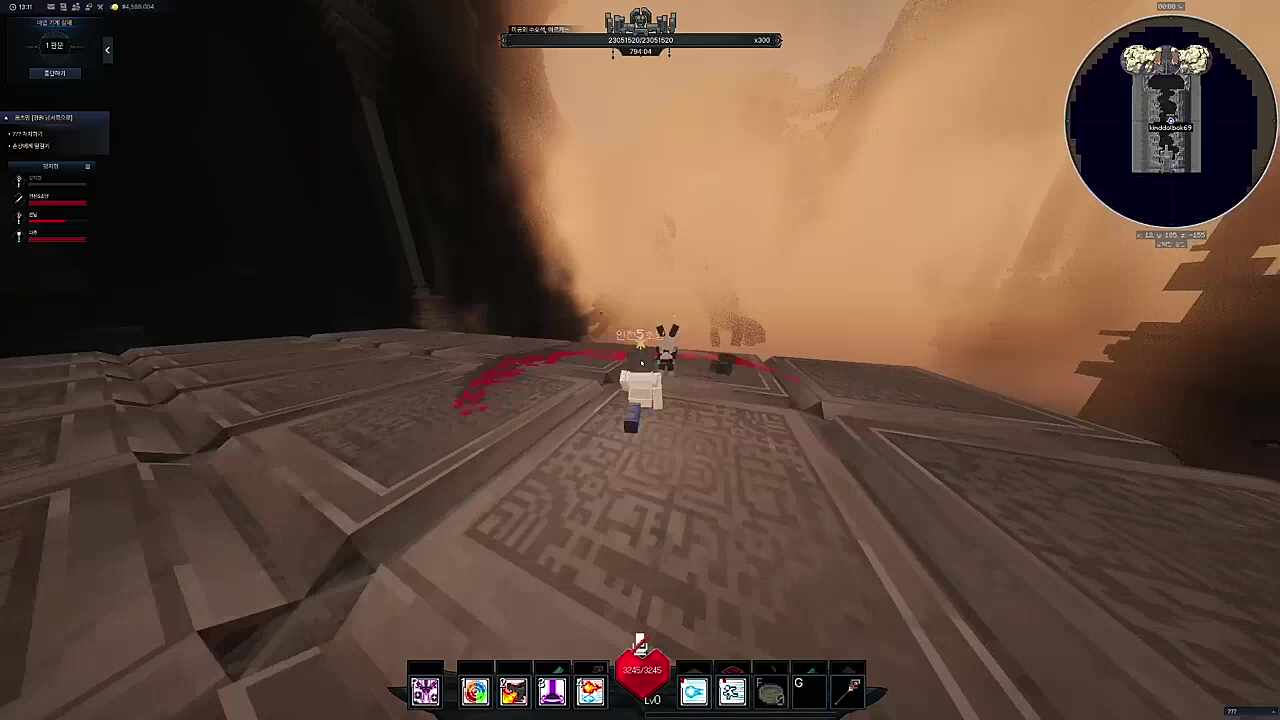Screen dimensions: 1280x720
Task: Open the crossed tools settings icon
Action: 99,7
